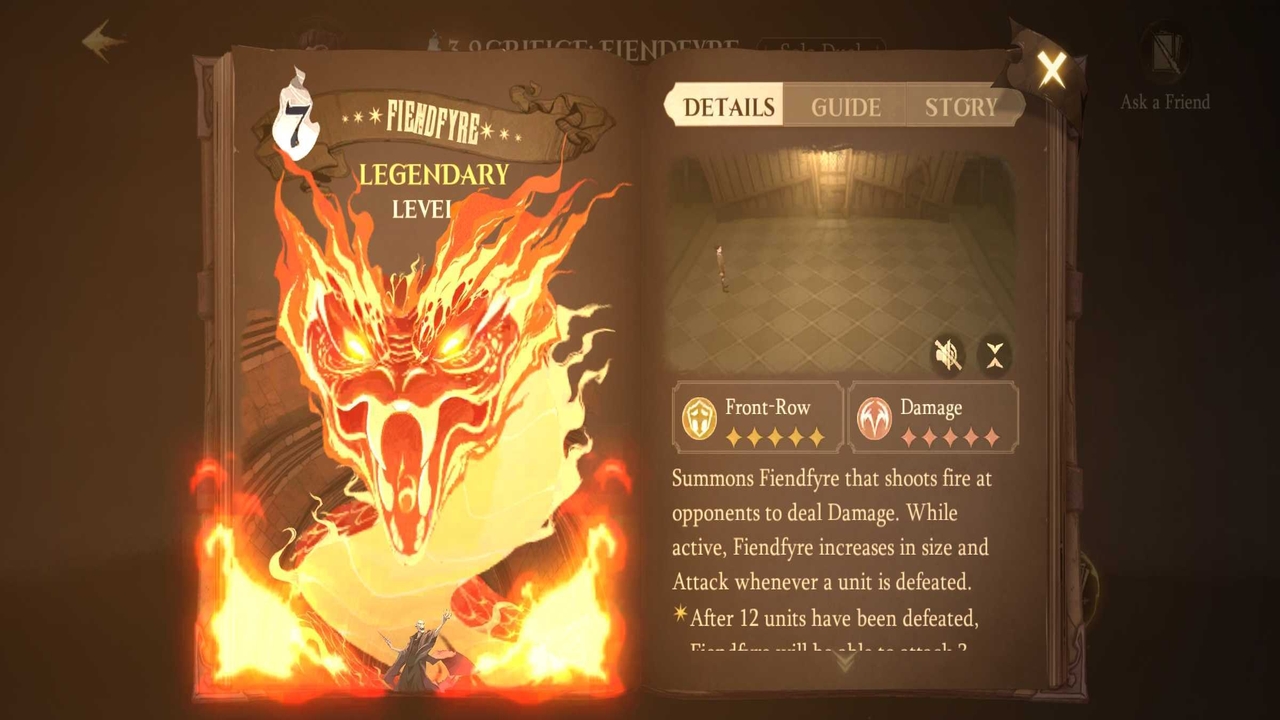
Task: Click the Front-Row role shield icon
Action: coord(698,416)
